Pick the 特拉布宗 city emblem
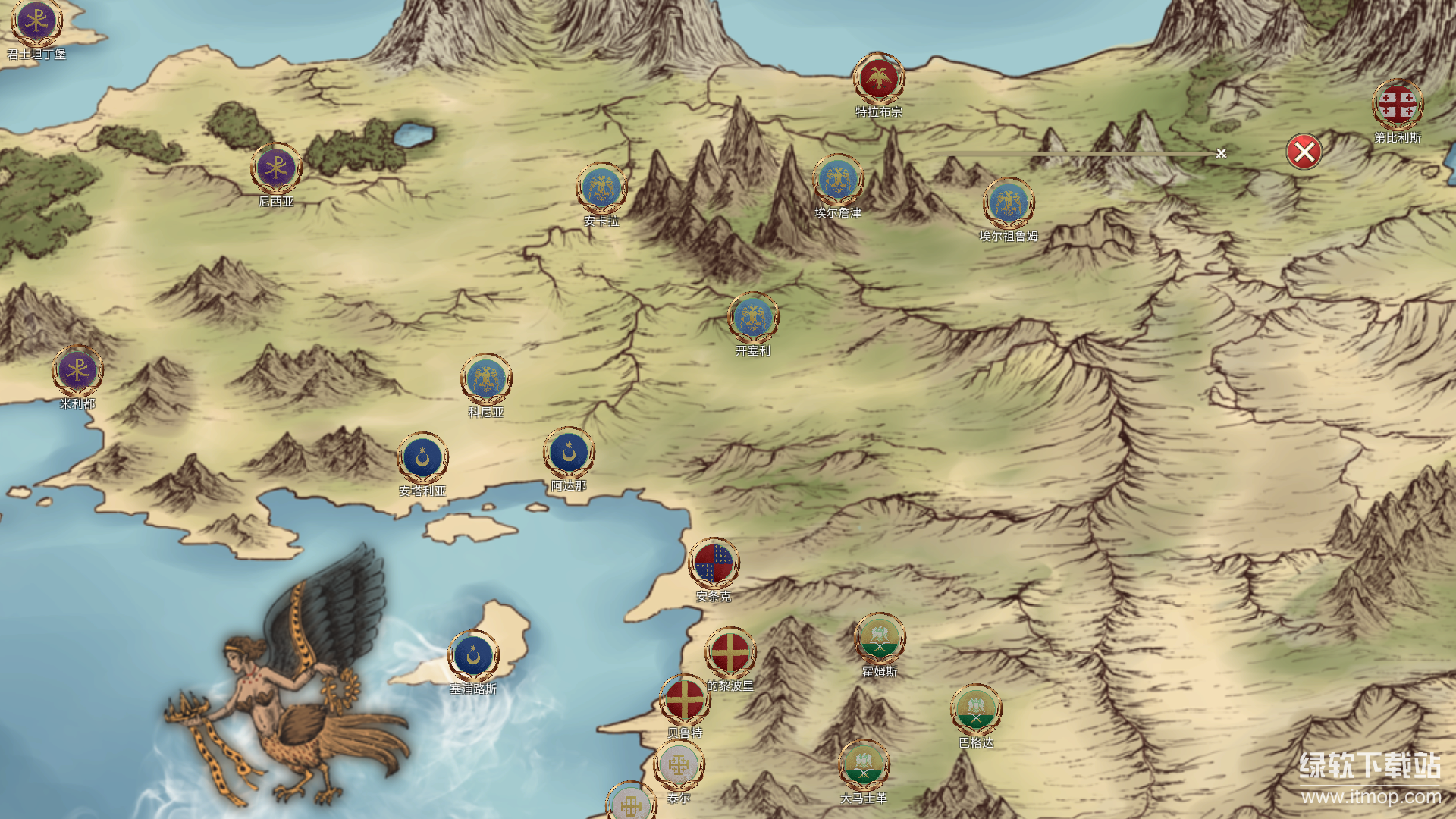Viewport: 1456px width, 819px height. click(879, 78)
